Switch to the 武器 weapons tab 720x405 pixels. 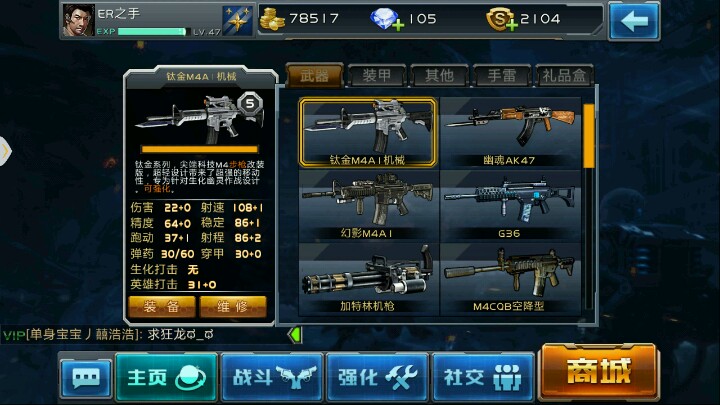click(x=314, y=75)
